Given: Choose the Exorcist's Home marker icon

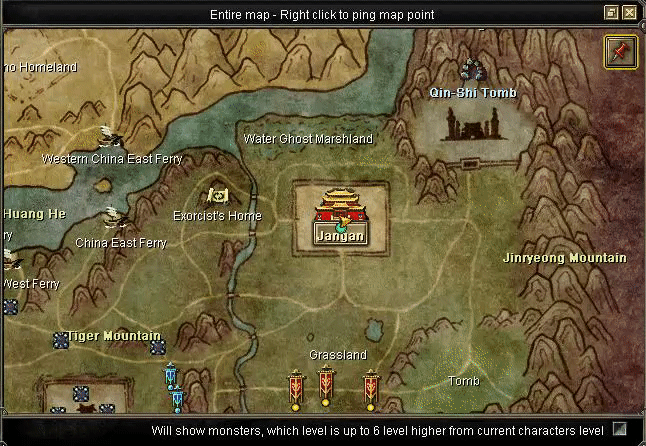Looking at the screenshot, I should click(x=217, y=196).
